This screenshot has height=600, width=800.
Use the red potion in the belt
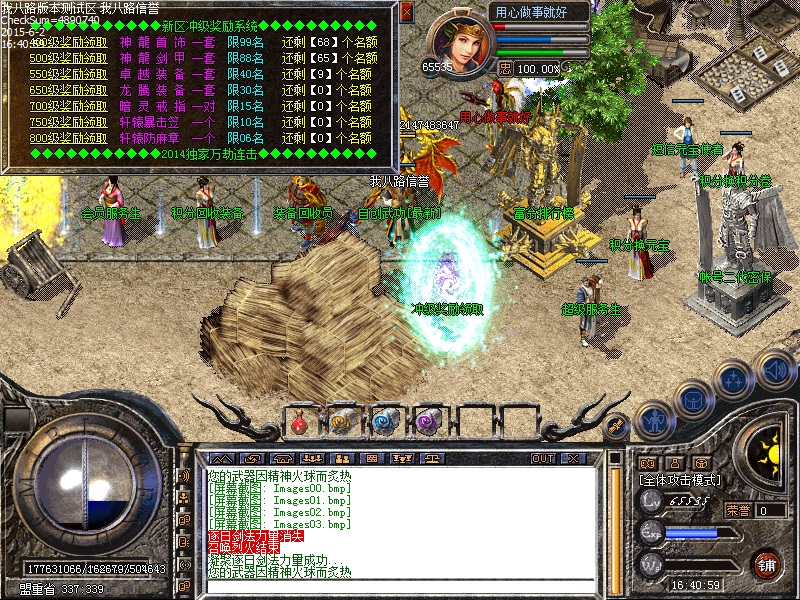pos(300,423)
